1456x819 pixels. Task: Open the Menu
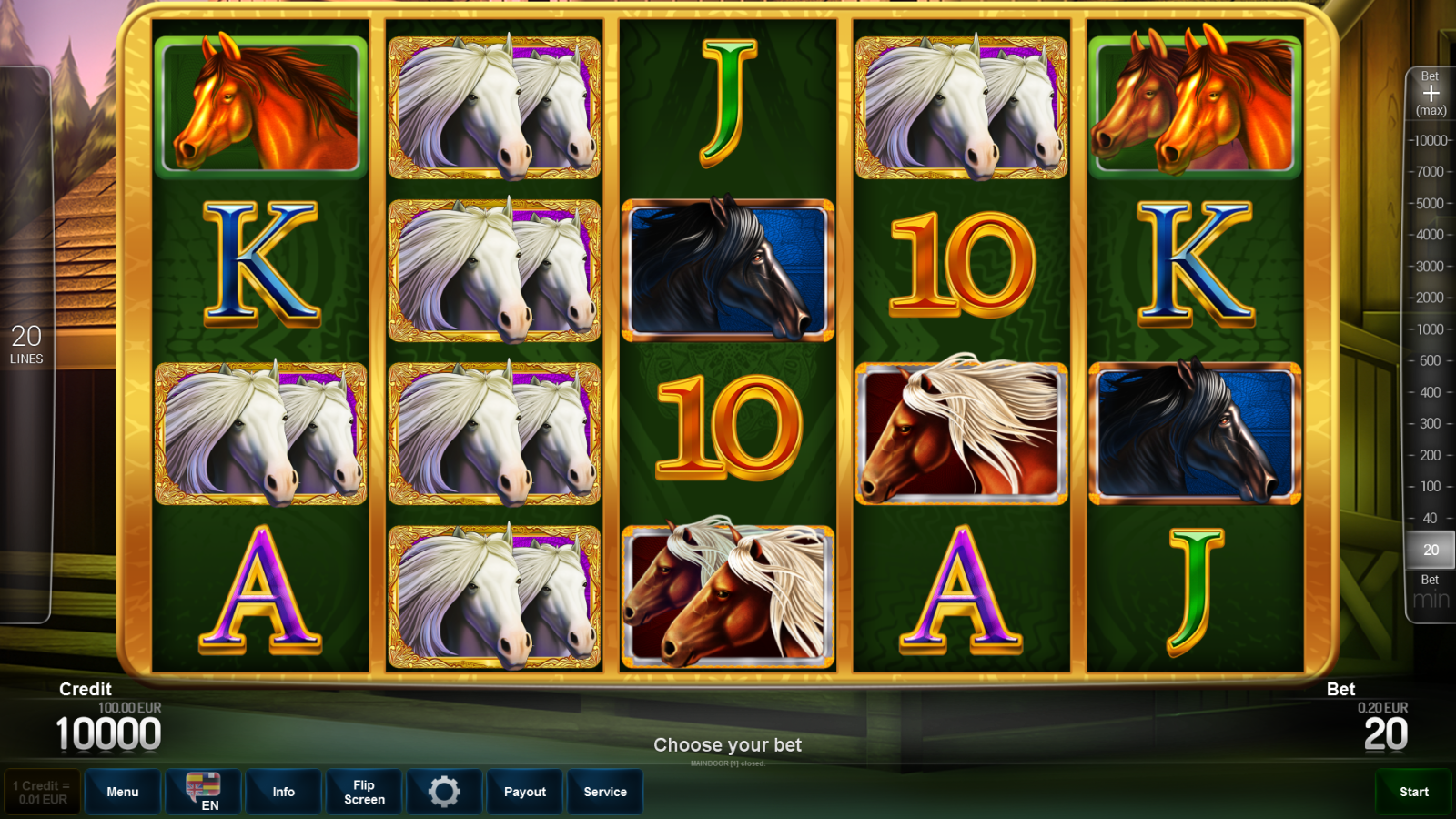(123, 792)
